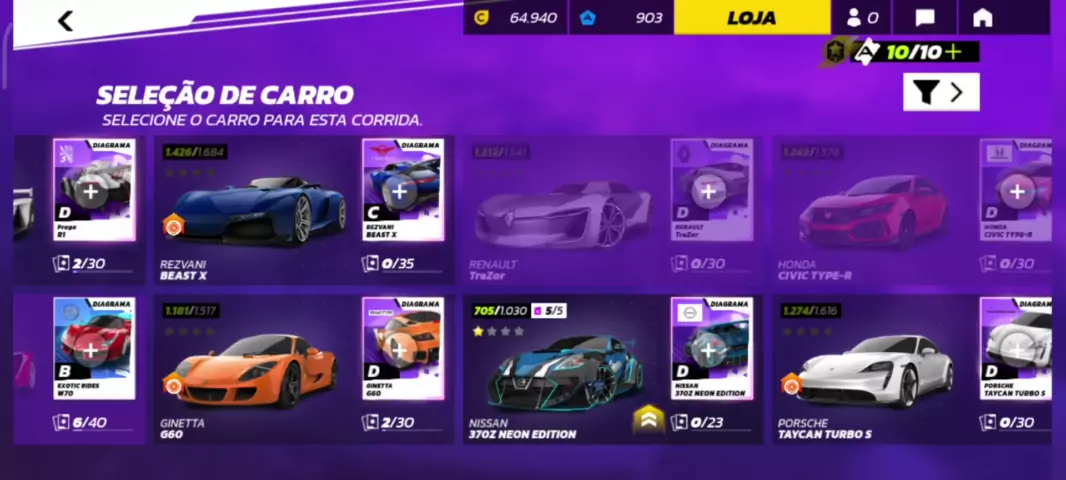Viewport: 1066px width, 480px height.
Task: Open the Nissan 370Z Neon blueprint card
Action: tap(711, 348)
